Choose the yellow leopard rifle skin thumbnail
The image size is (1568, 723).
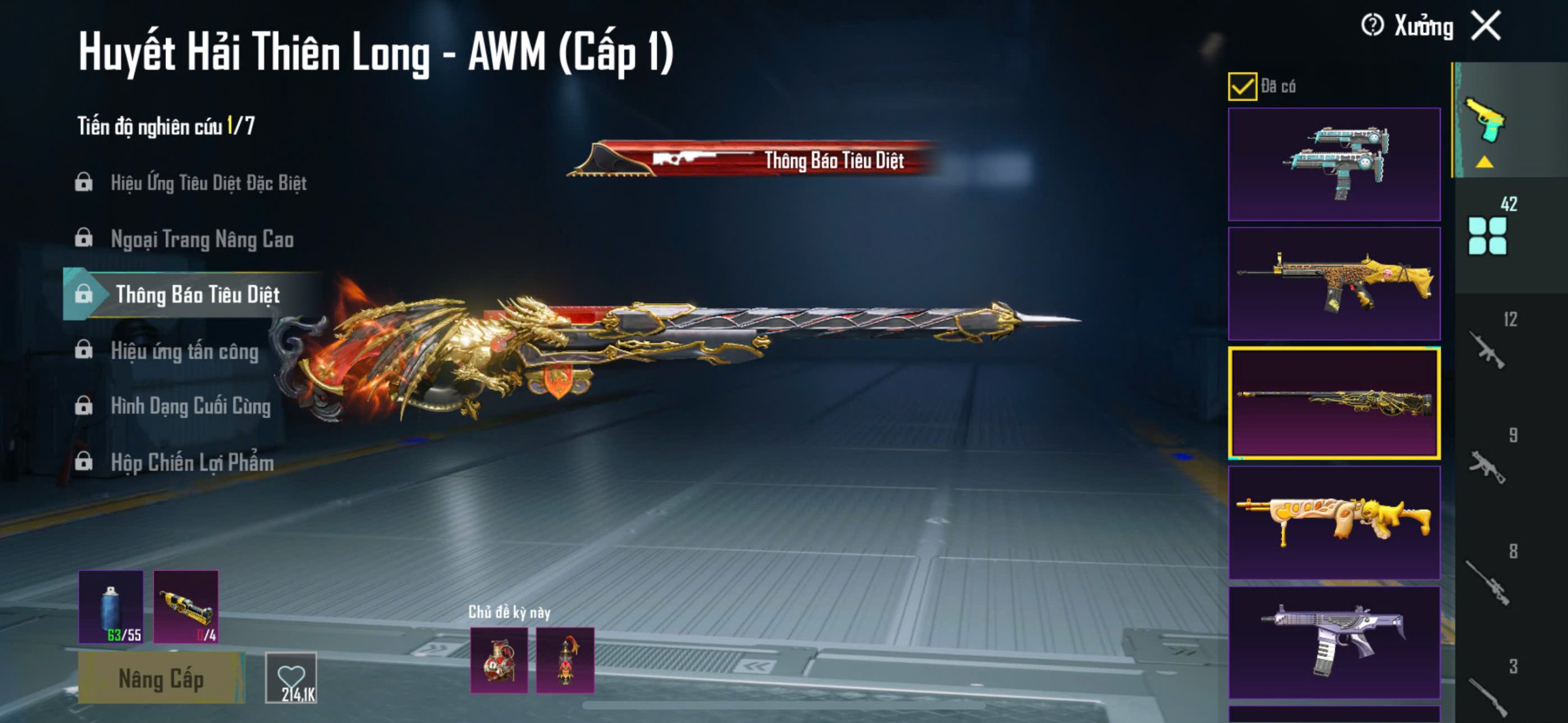pos(1334,283)
